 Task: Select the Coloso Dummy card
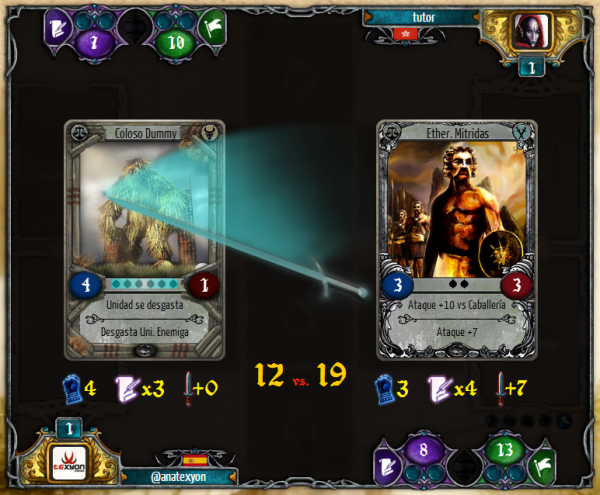(x=145, y=238)
